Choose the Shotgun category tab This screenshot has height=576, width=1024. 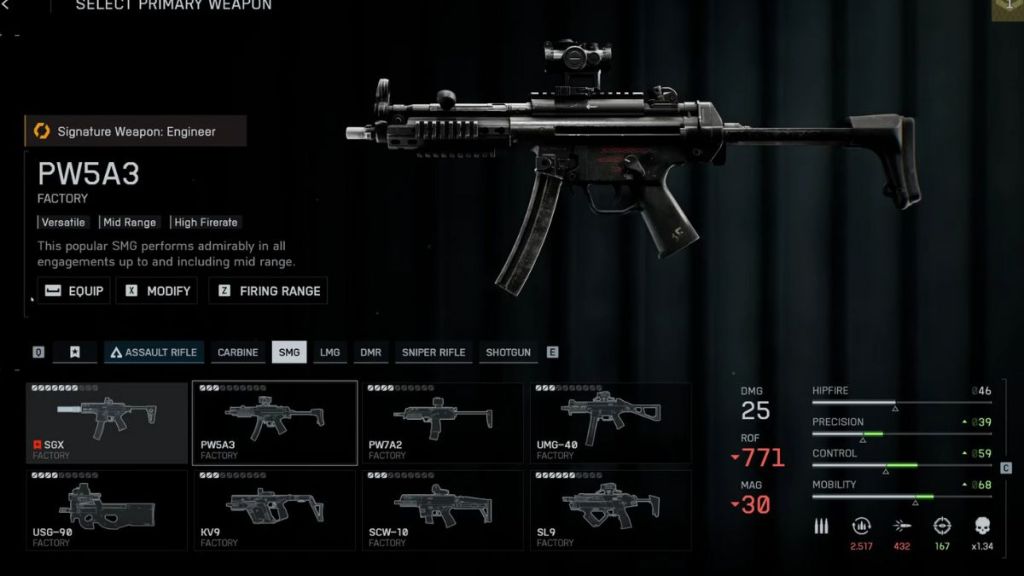pyautogui.click(x=508, y=352)
